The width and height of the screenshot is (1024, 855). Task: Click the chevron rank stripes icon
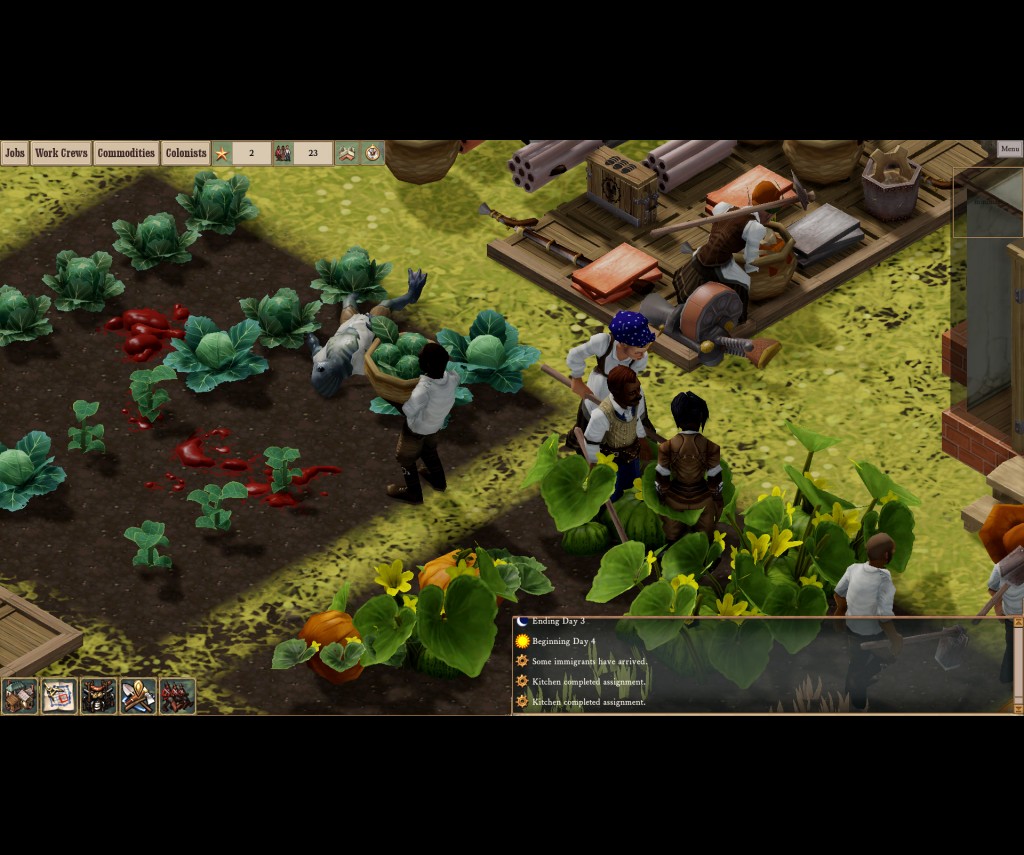(347, 153)
